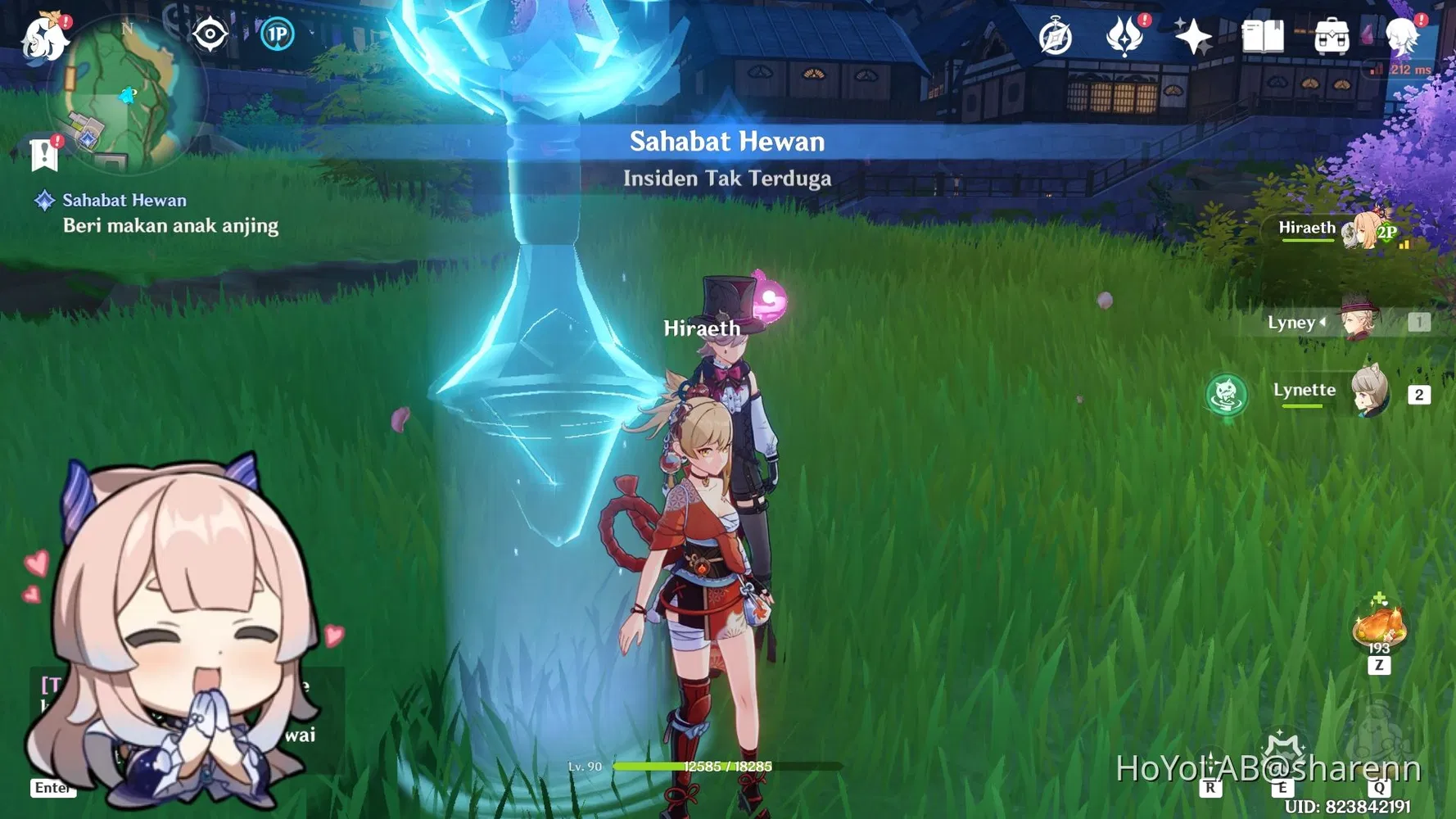
Task: Open the Wish star icon
Action: coord(1194,34)
